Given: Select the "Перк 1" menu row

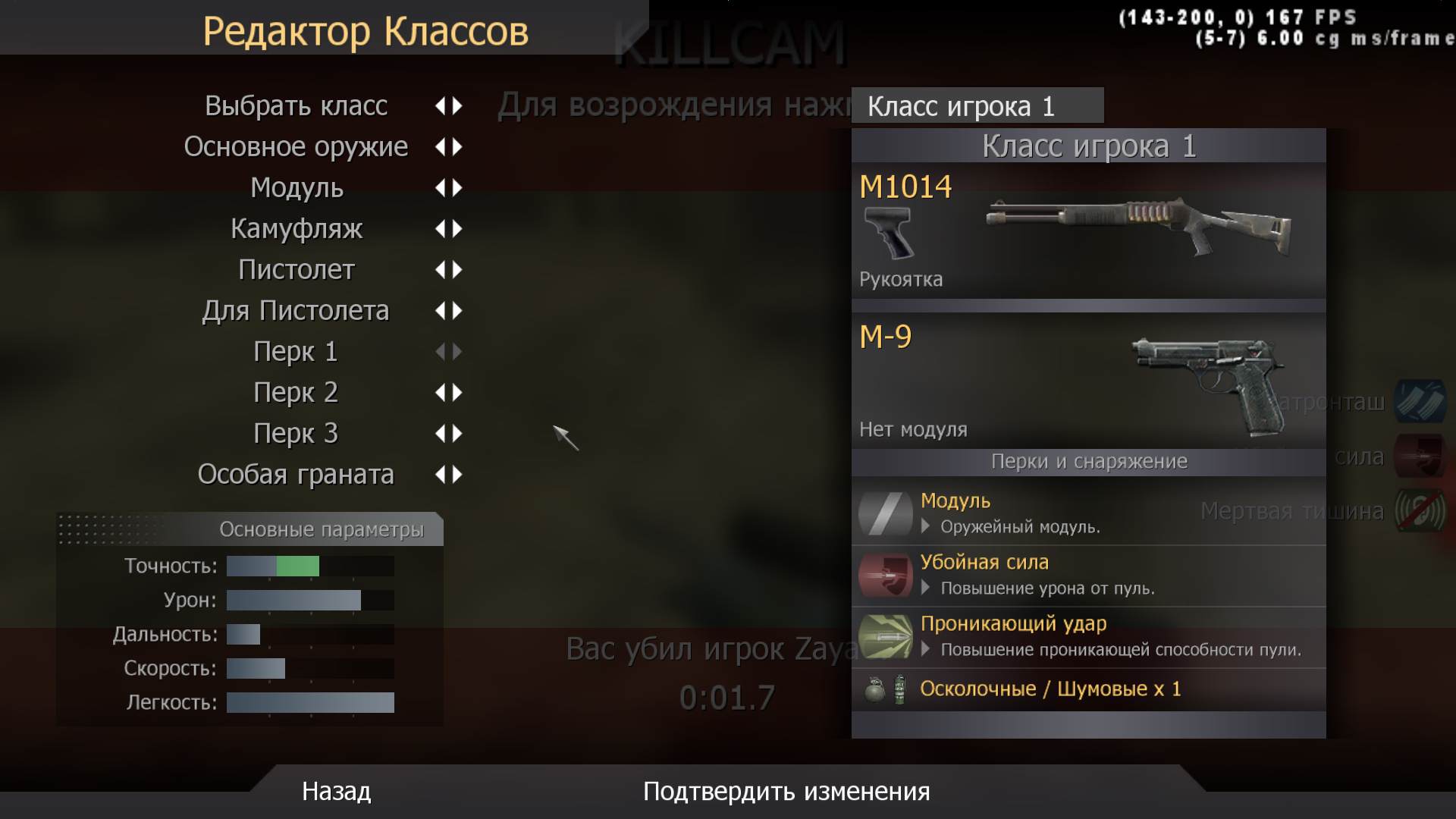Looking at the screenshot, I should pyautogui.click(x=296, y=352).
